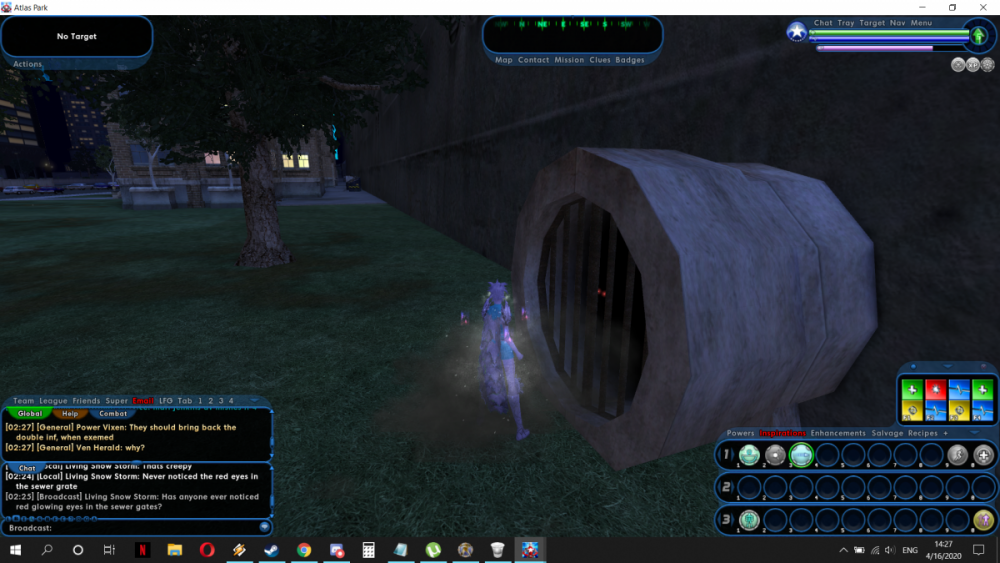Viewport: 1000px width, 563px height.
Task: Switch to the Inspirations tab
Action: pyautogui.click(x=783, y=433)
